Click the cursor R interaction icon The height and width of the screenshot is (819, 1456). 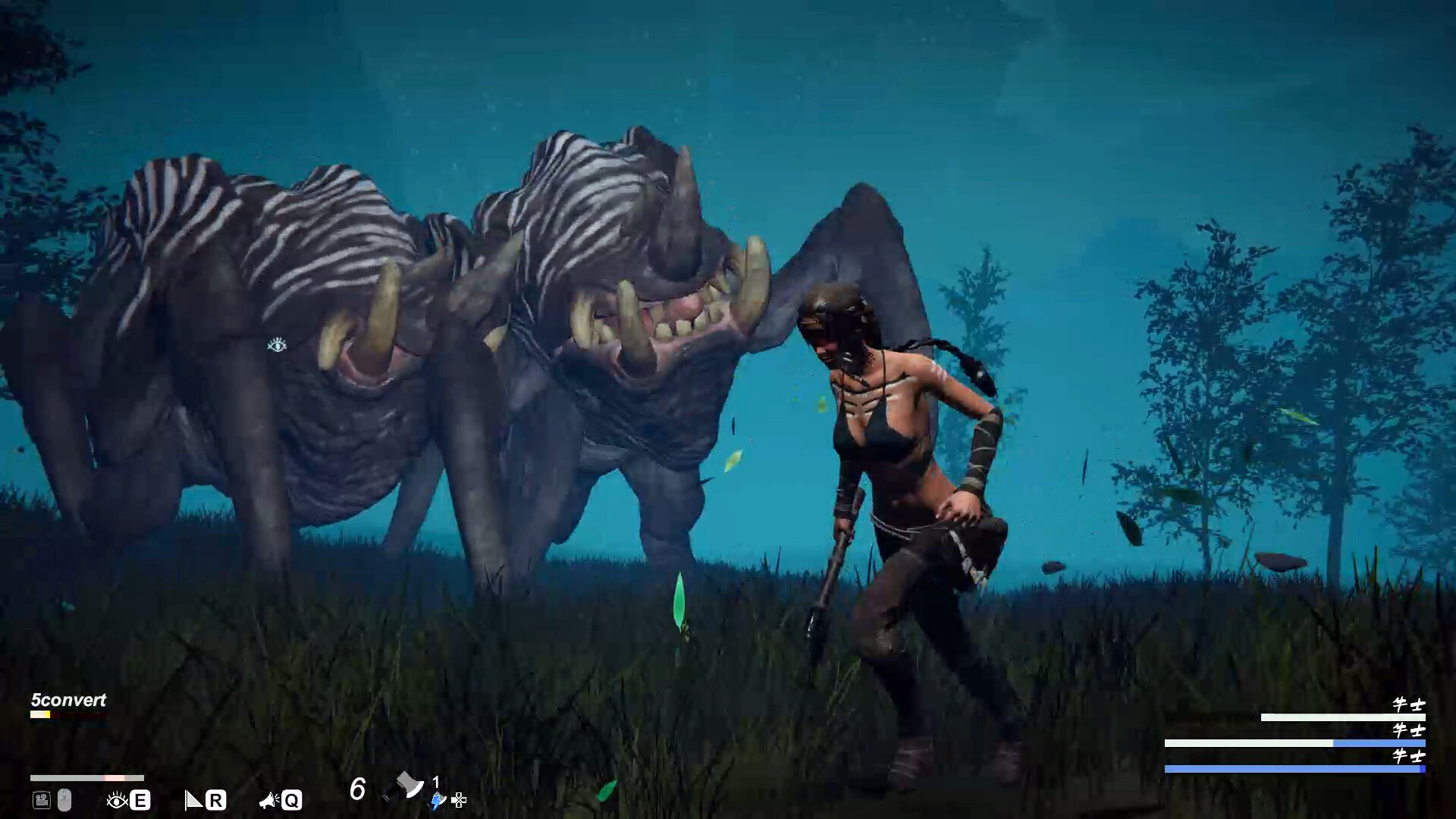pos(193,800)
